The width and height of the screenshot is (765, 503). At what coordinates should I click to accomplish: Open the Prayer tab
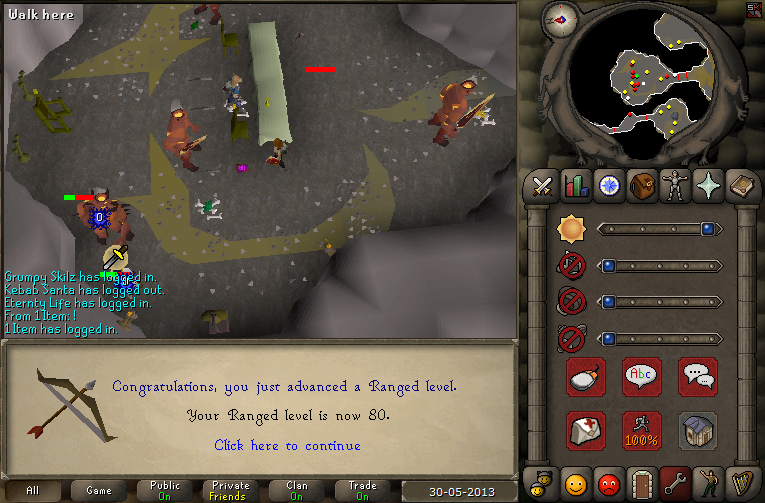tap(710, 186)
